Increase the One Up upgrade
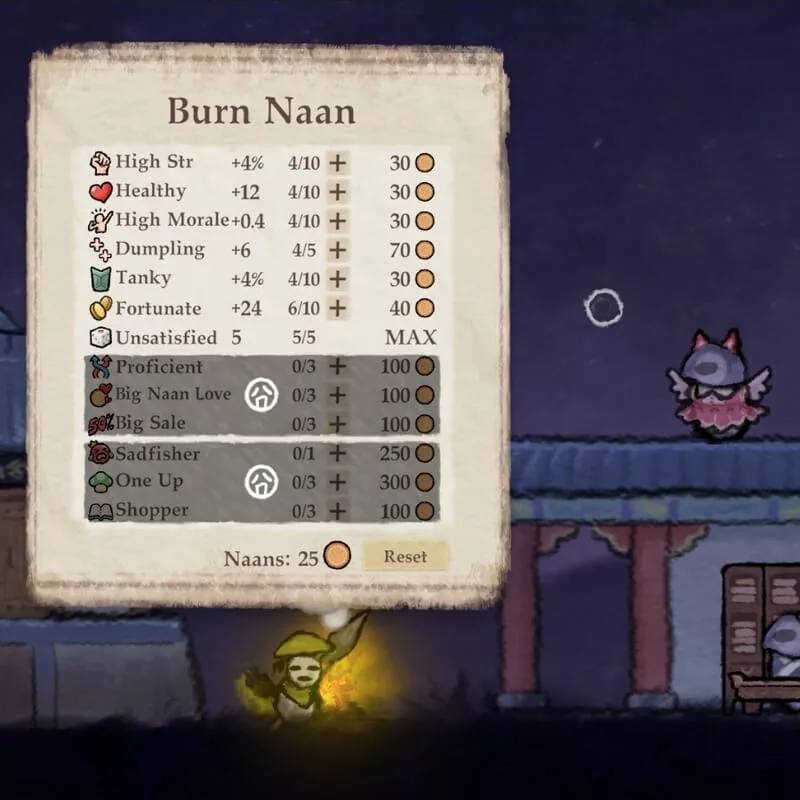This screenshot has height=800, width=800. [x=338, y=482]
